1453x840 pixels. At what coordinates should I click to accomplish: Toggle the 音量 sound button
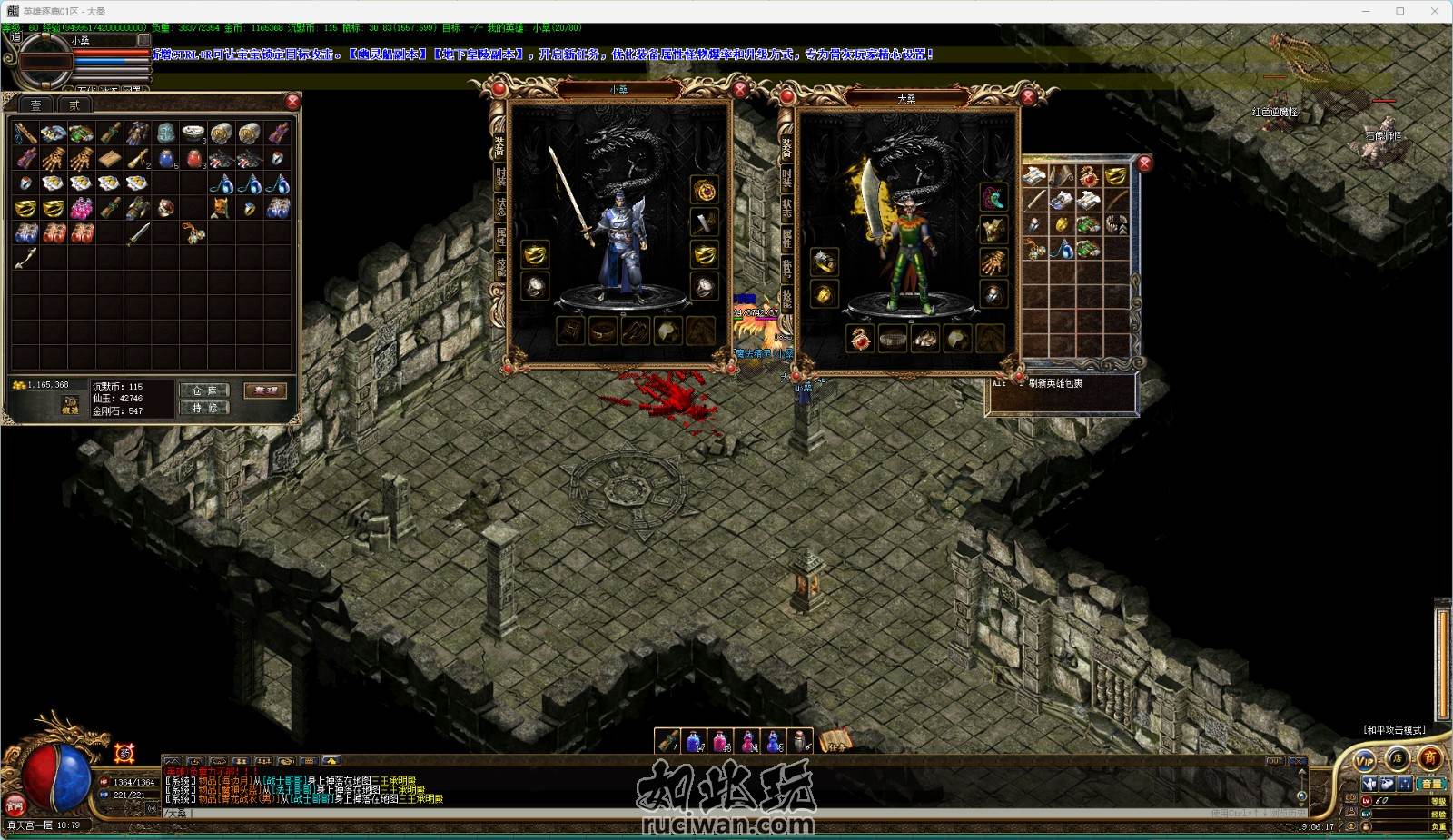pyautogui.click(x=1431, y=784)
